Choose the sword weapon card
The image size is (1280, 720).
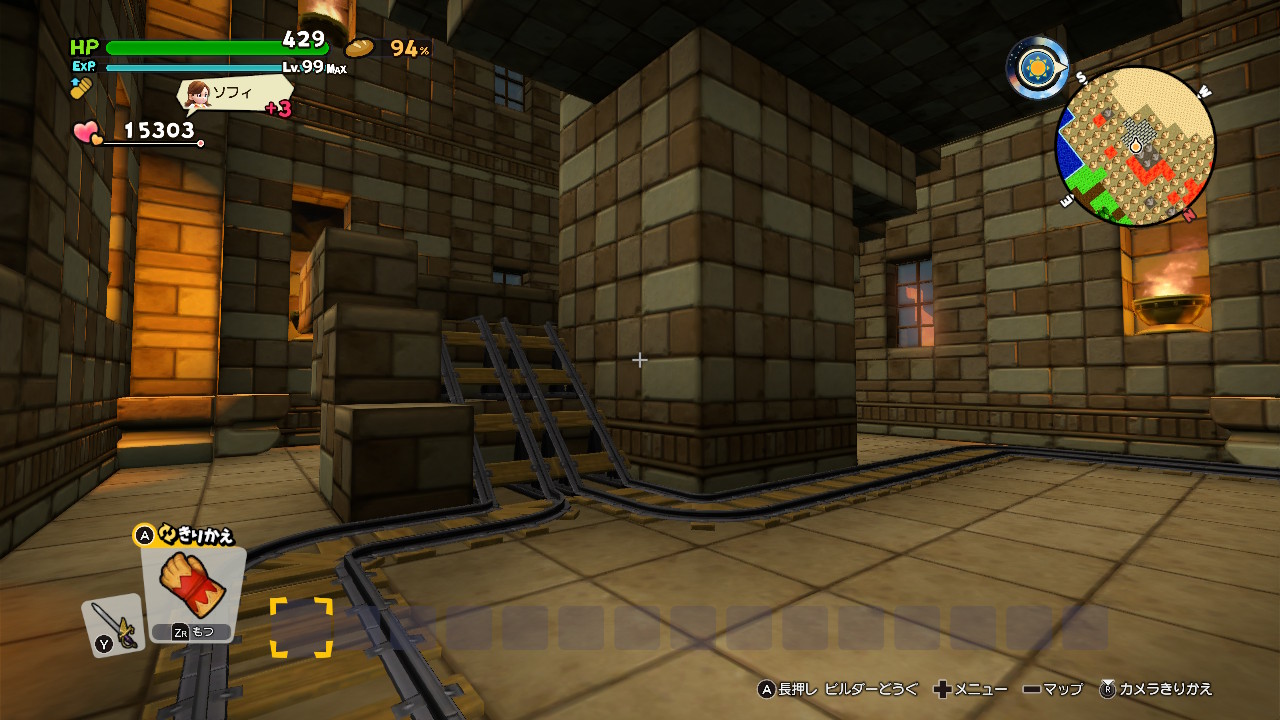pos(113,626)
